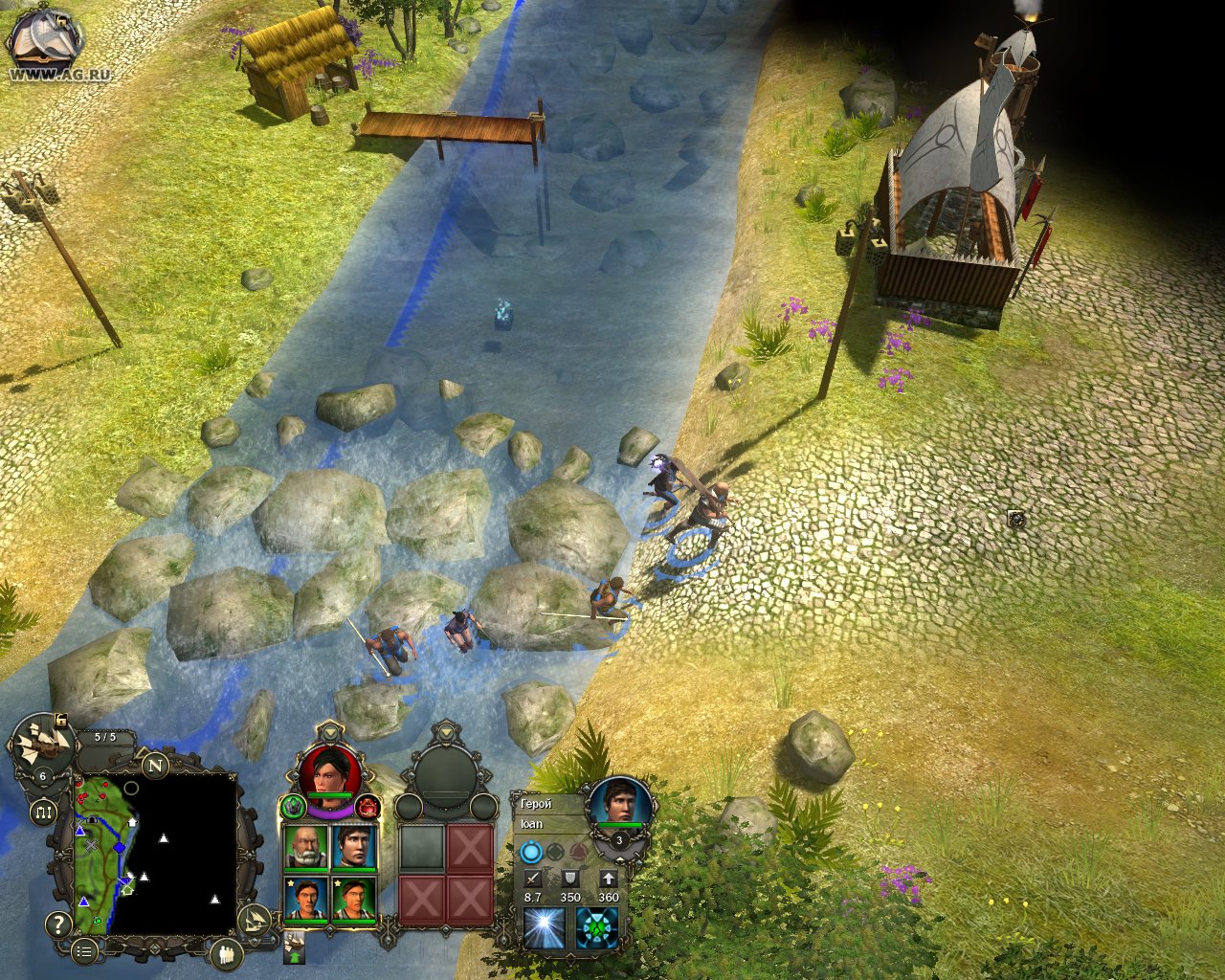Screen dimensions: 1225x980
Task: Open the AG.ru logo in the corner
Action: coord(46,43)
